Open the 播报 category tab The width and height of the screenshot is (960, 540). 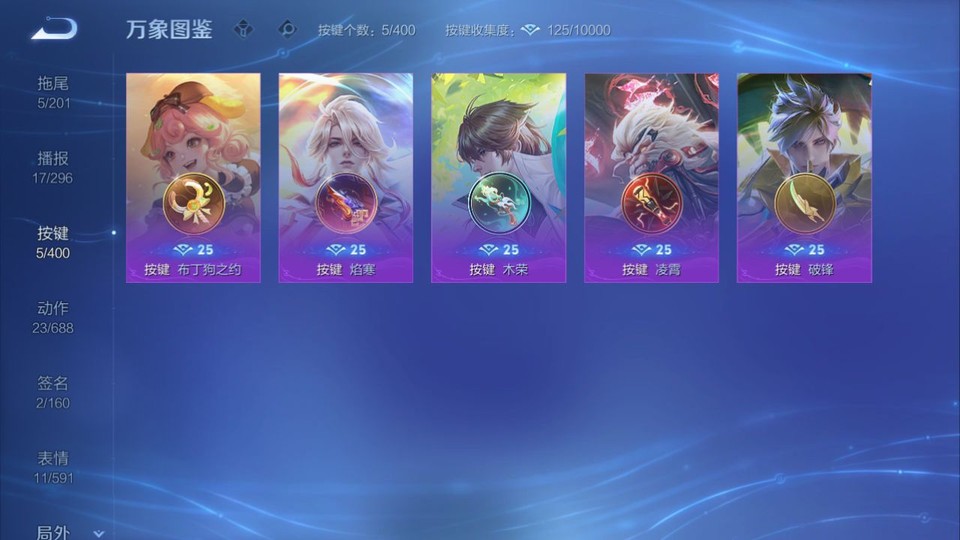[x=54, y=167]
